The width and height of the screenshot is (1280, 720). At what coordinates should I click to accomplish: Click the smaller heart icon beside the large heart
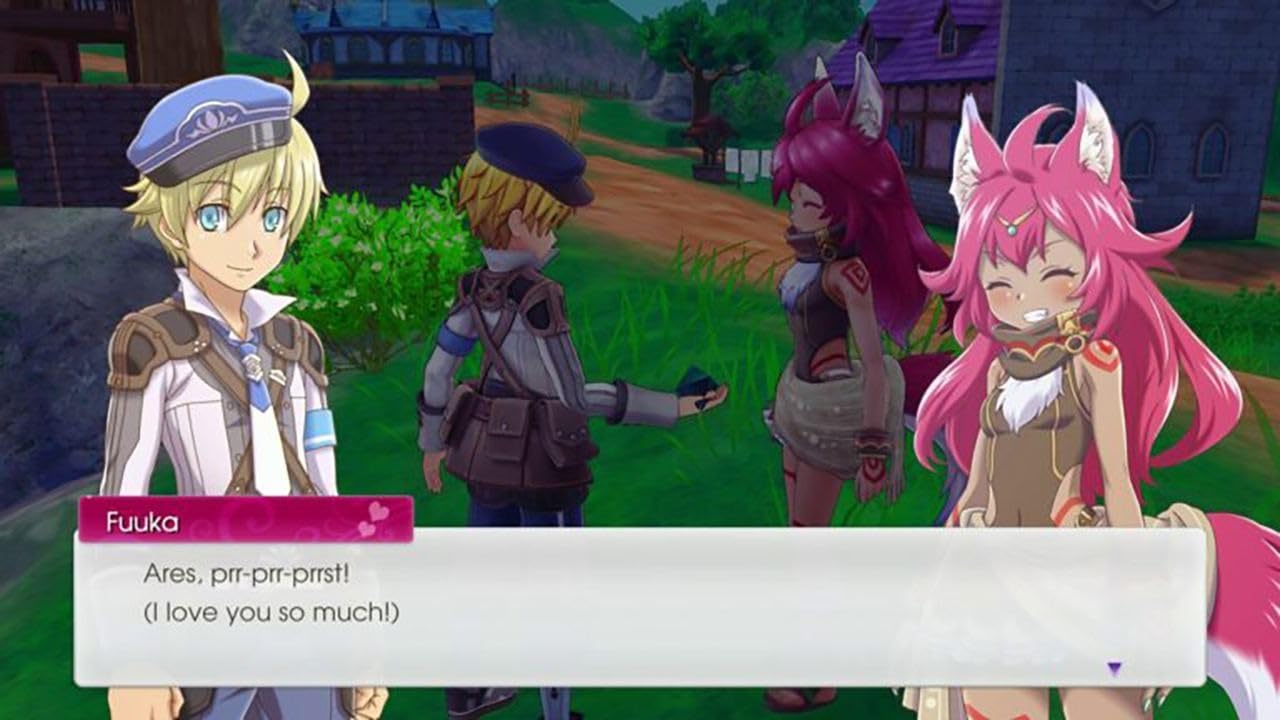[x=364, y=529]
